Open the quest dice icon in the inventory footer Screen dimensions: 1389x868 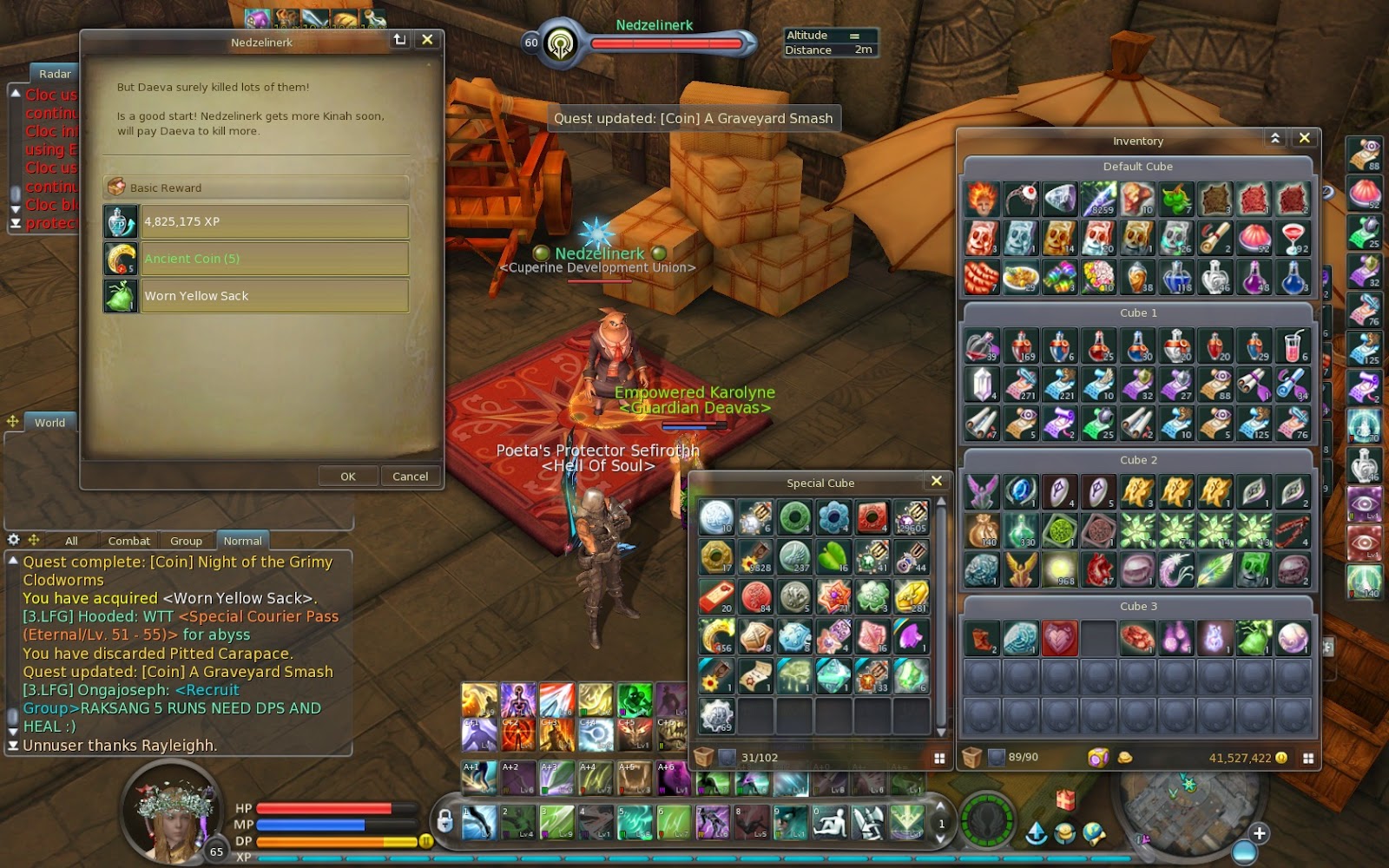point(1097,757)
